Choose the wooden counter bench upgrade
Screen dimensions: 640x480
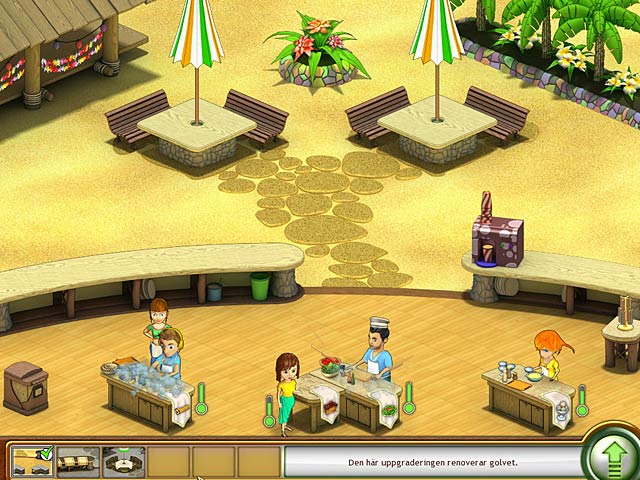[78, 461]
